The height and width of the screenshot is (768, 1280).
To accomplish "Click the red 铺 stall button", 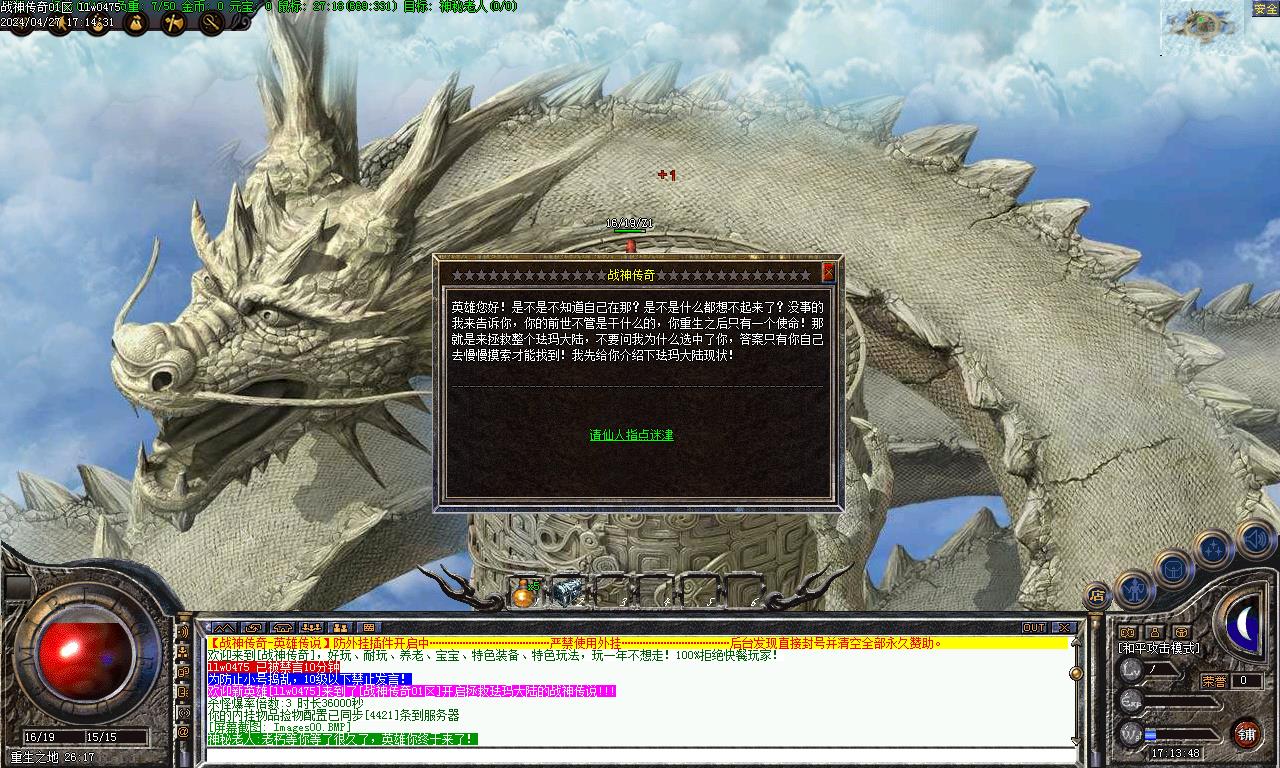I will pyautogui.click(x=1246, y=734).
